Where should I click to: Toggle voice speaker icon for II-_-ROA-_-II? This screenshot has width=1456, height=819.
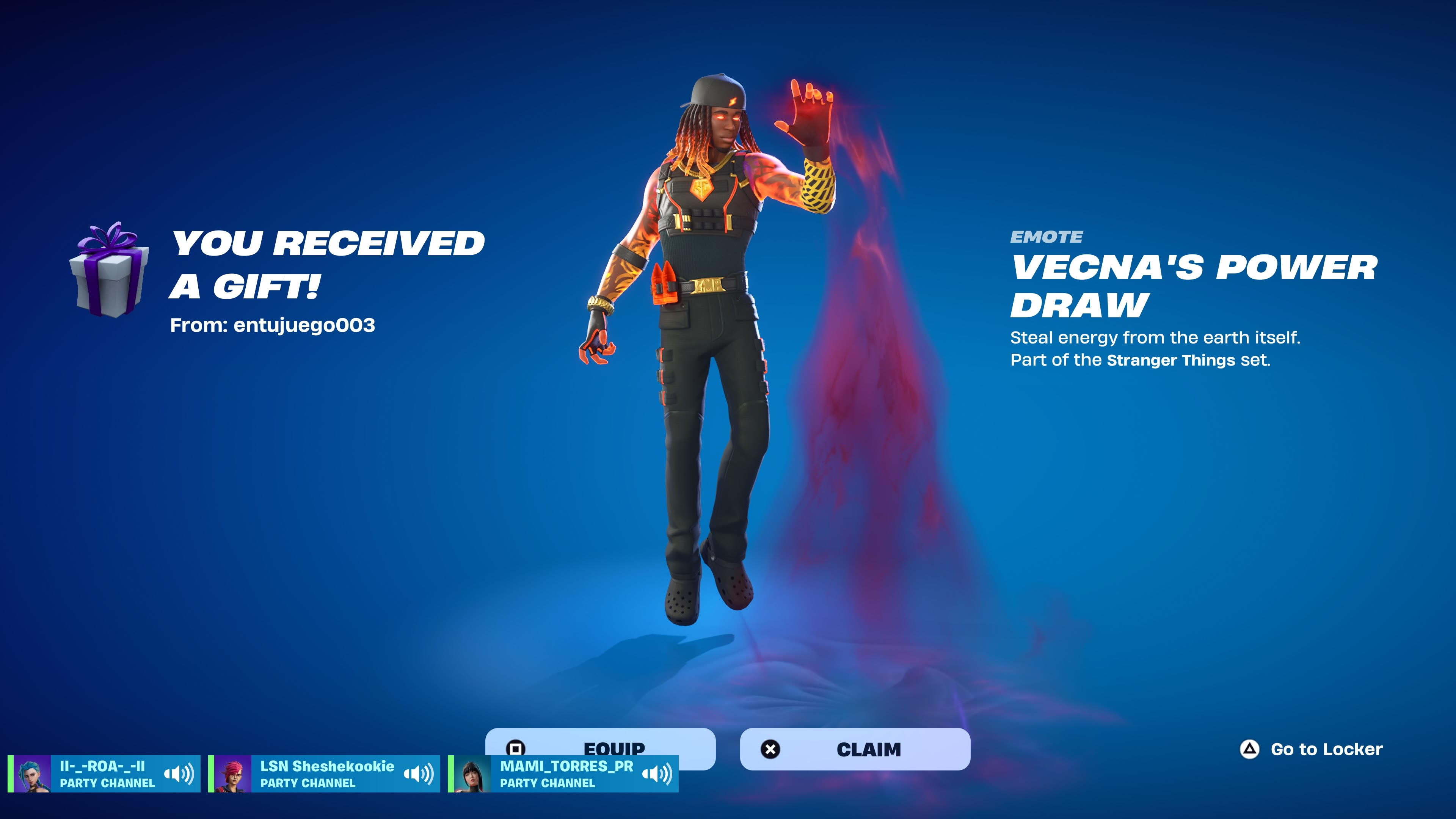click(x=179, y=773)
